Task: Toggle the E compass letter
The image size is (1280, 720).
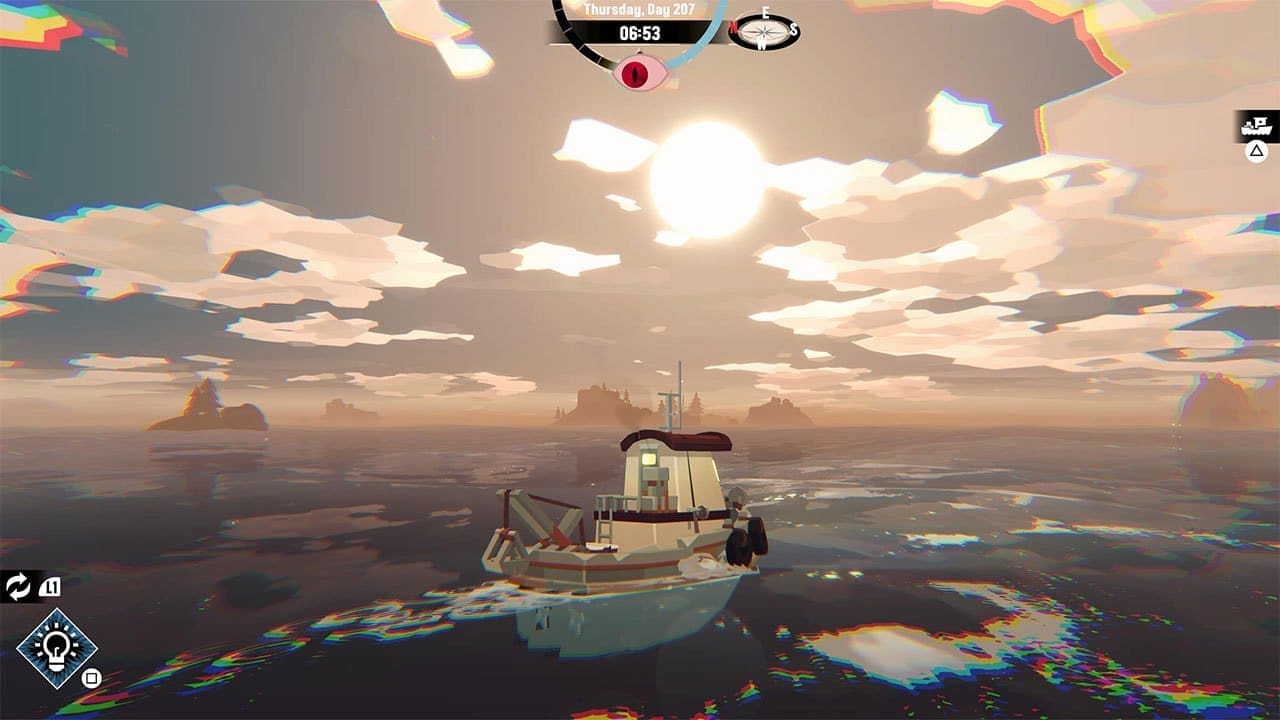Action: [x=766, y=13]
